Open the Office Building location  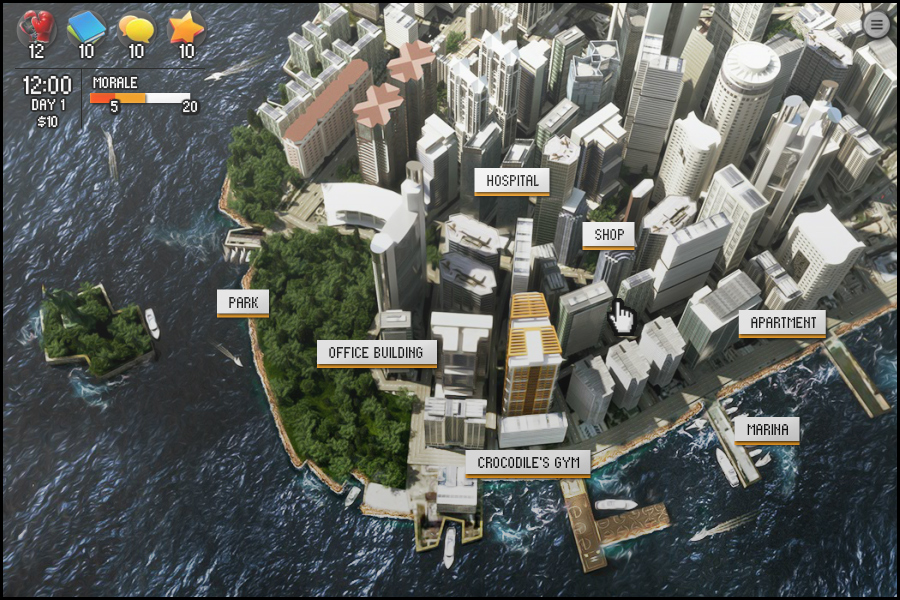pos(376,353)
